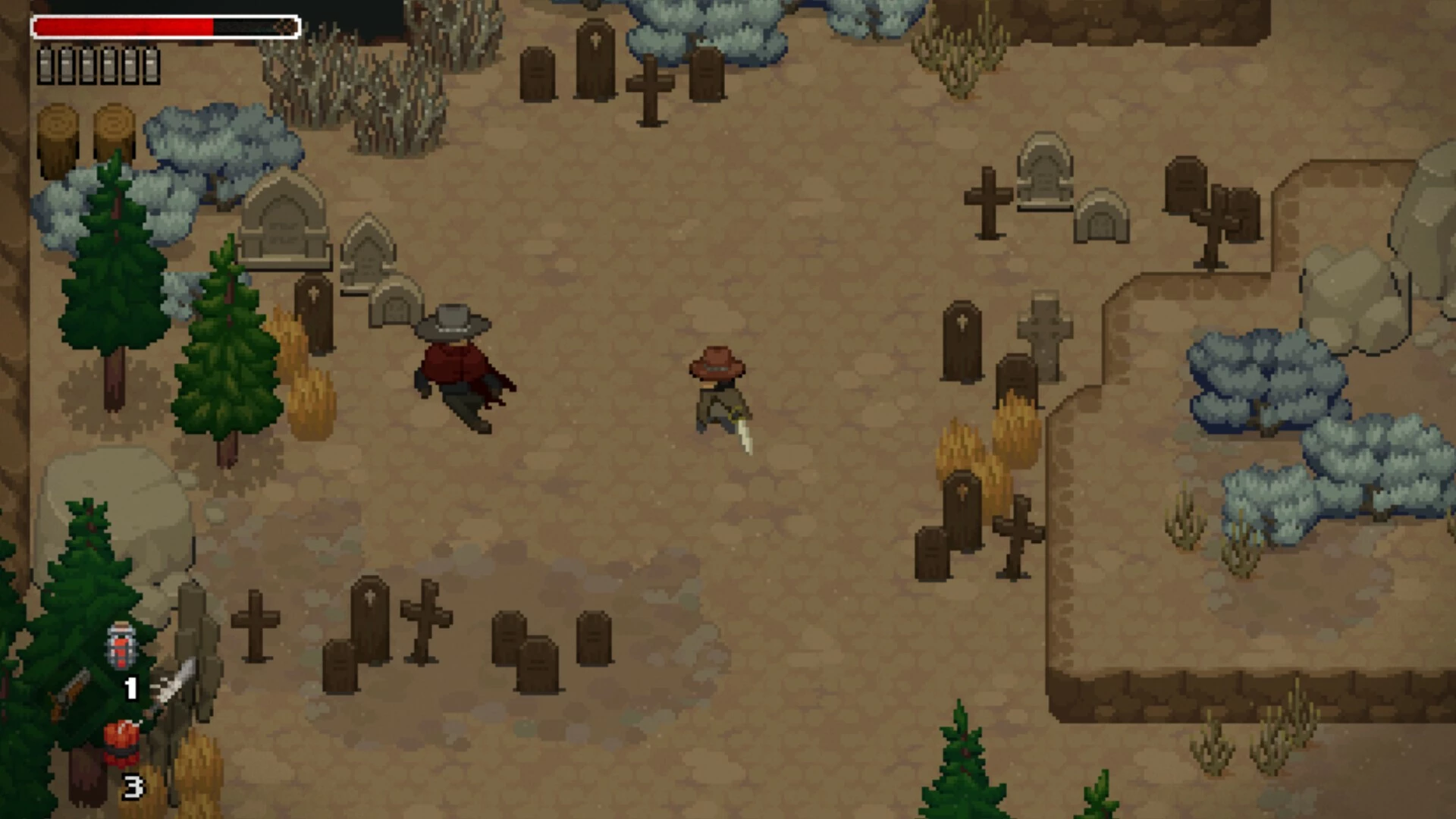
Task: Equip the rifle weapon icon
Action: 69,693
